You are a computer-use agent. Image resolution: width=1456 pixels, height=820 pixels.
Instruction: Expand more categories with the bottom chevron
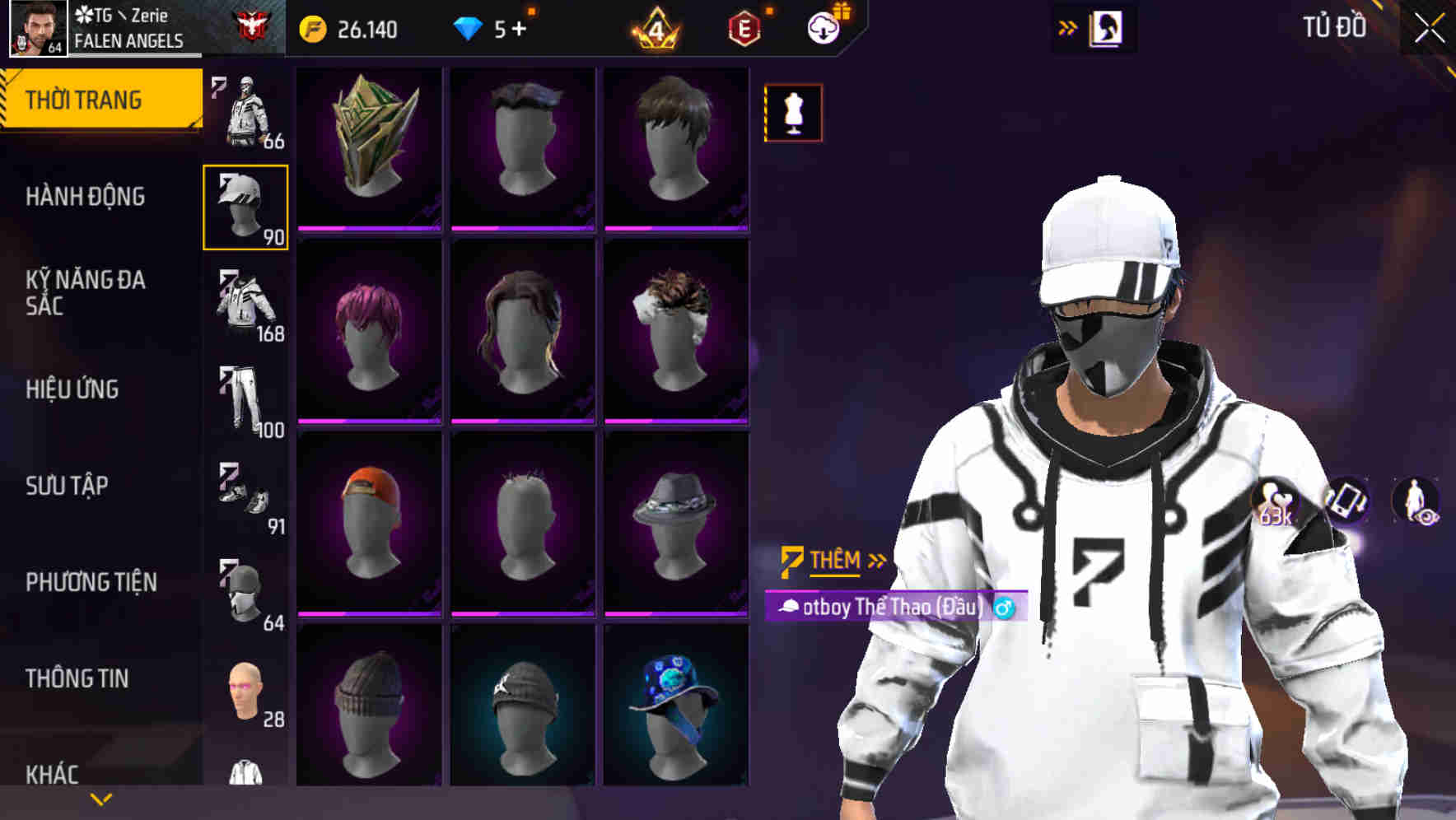pos(99,799)
